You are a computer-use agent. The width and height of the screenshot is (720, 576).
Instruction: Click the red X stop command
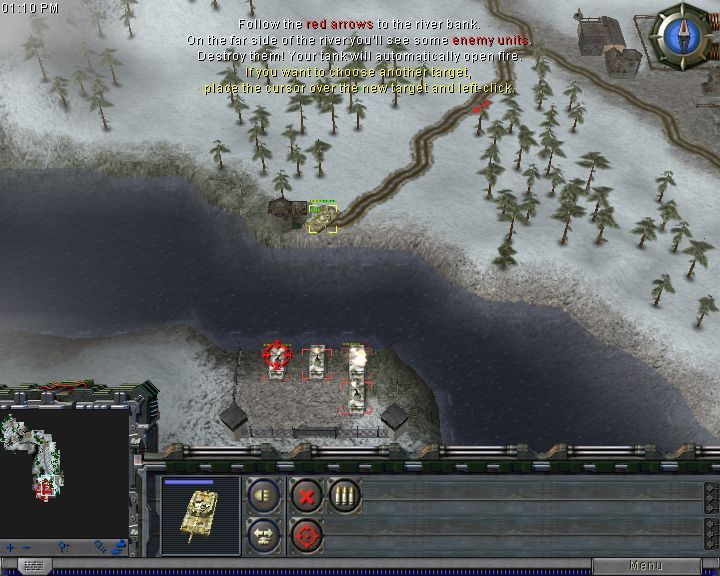point(306,496)
